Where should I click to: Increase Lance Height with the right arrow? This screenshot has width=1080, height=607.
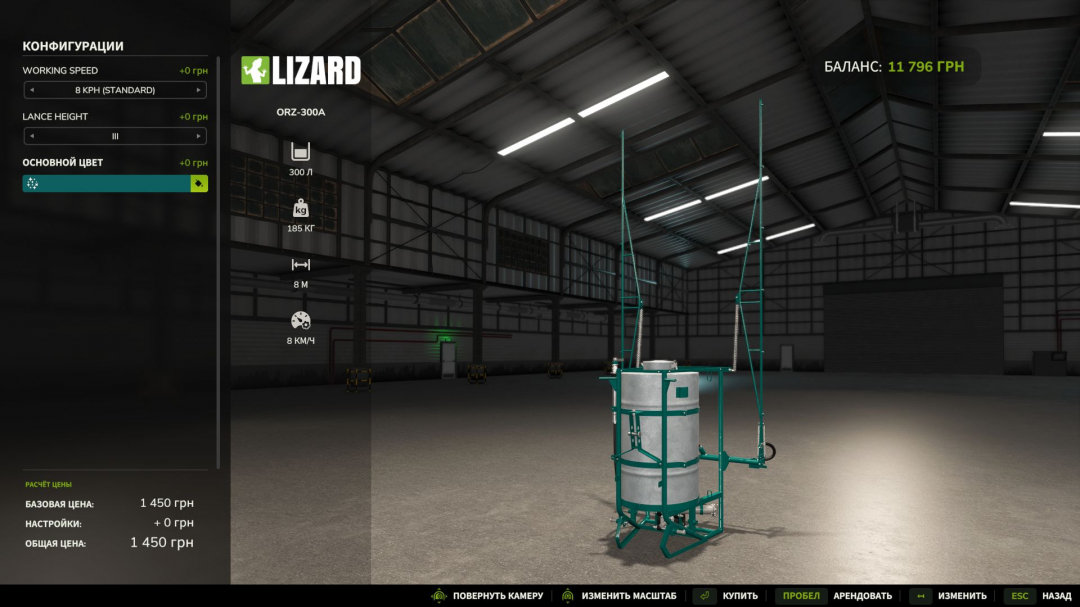click(199, 136)
